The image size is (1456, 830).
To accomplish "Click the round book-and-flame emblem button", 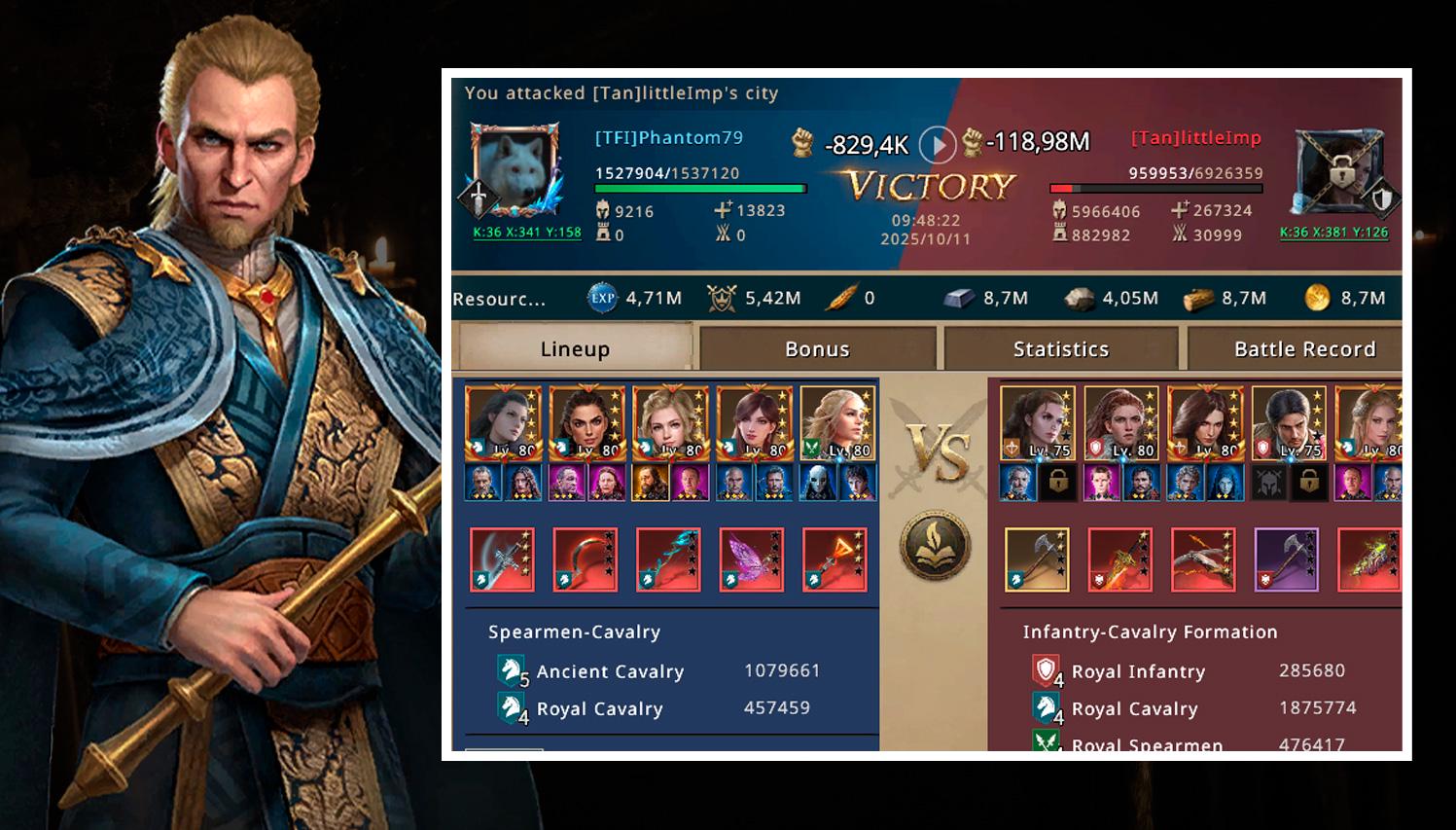I will pos(934,545).
